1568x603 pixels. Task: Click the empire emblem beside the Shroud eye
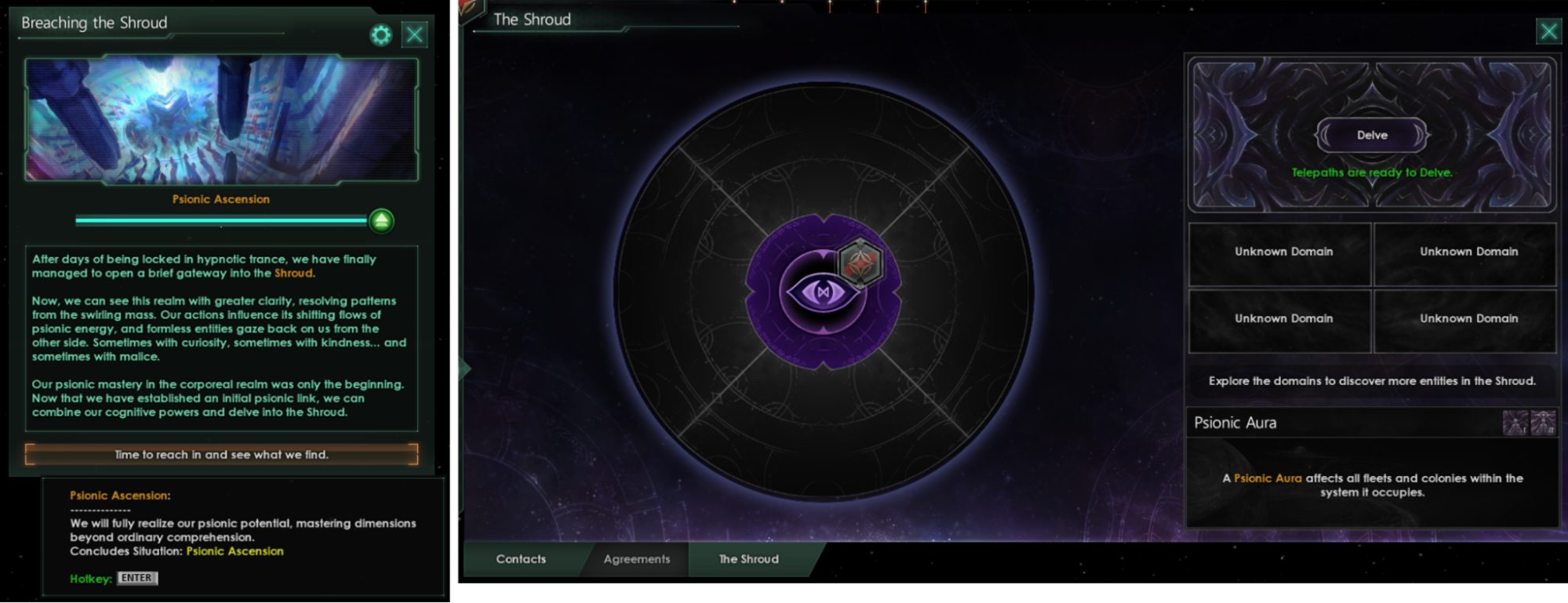860,262
